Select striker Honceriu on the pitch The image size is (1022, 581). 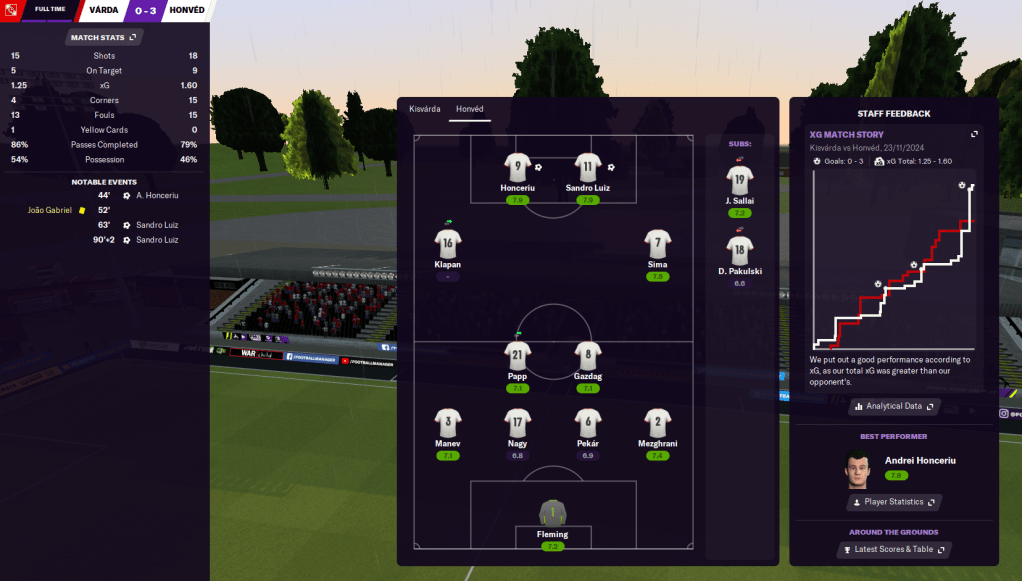[517, 167]
